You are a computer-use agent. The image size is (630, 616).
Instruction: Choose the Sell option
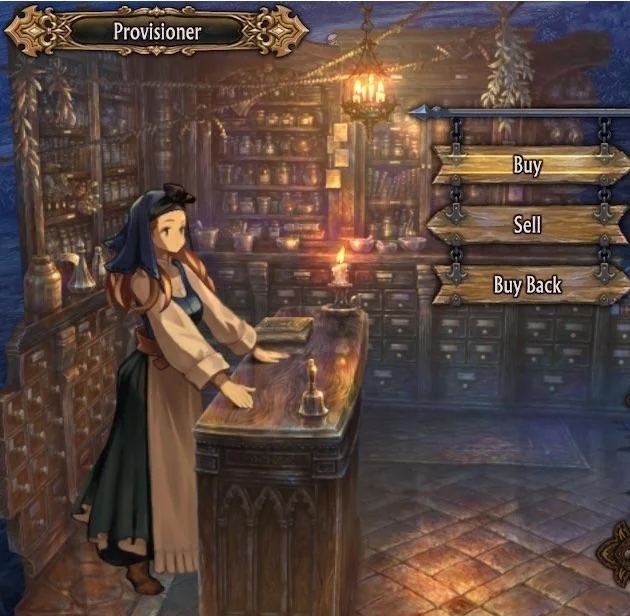click(527, 225)
